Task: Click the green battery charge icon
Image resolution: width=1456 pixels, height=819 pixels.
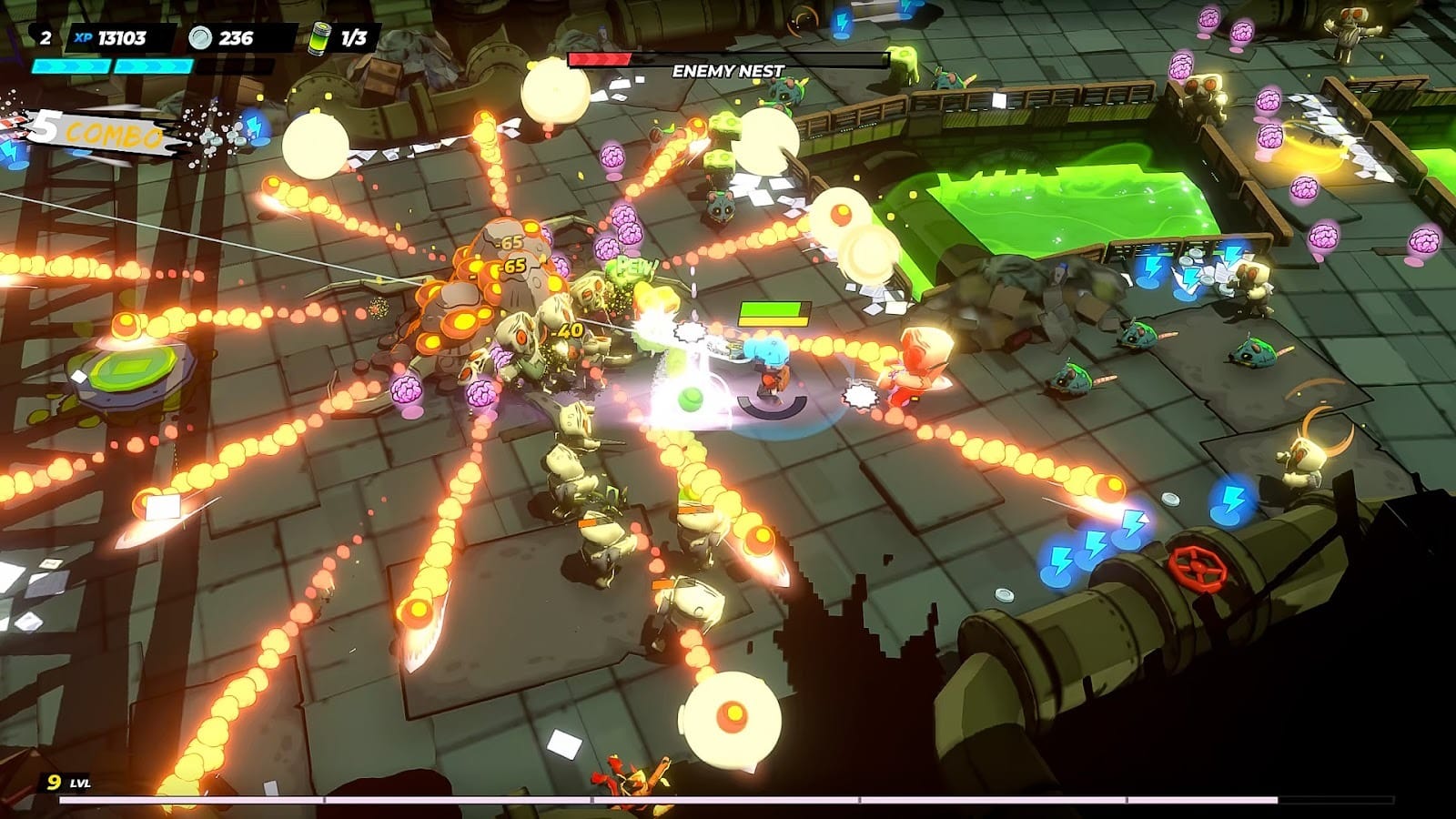Action: coord(320,37)
